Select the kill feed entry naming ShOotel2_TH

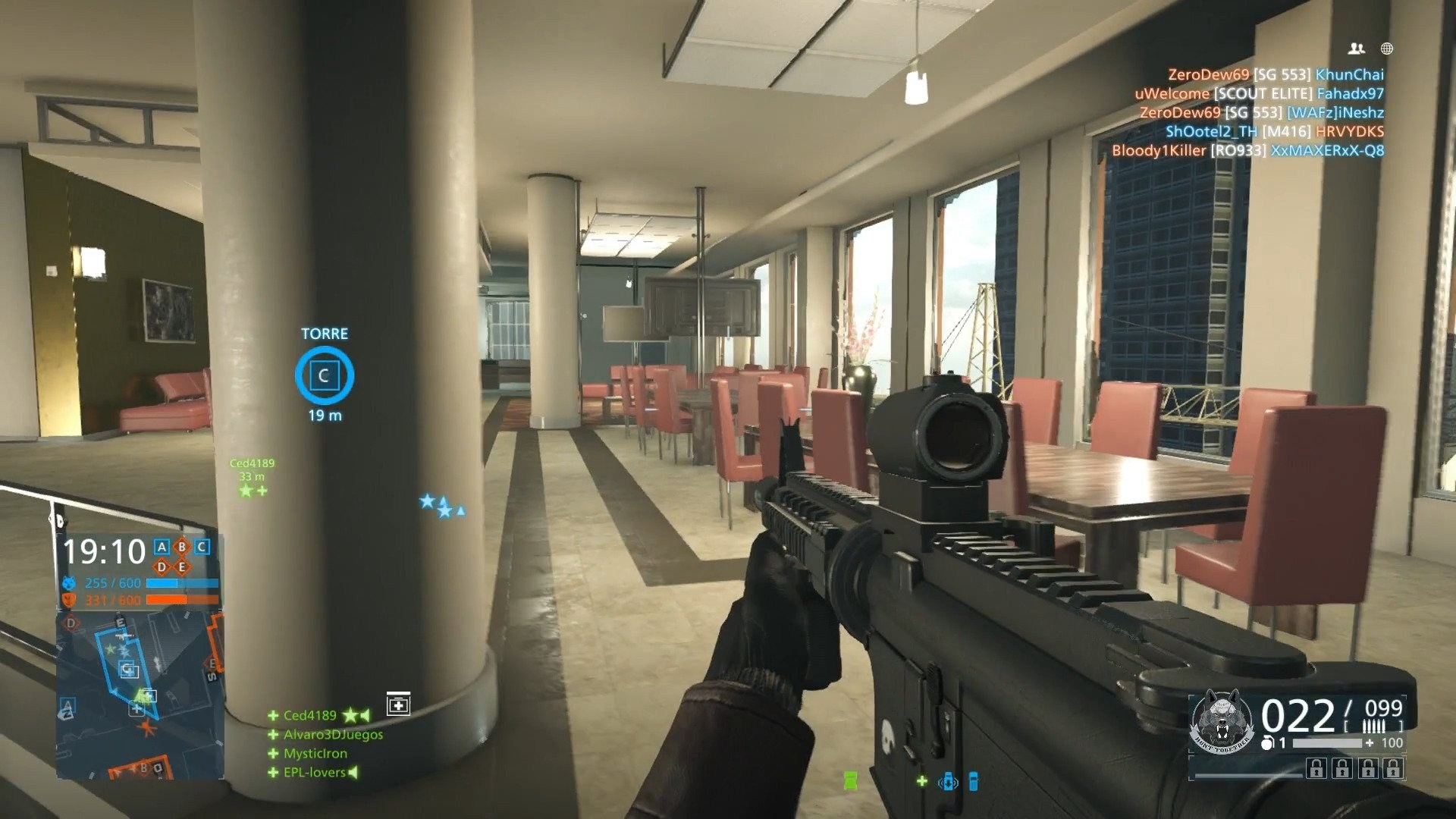click(x=1211, y=133)
